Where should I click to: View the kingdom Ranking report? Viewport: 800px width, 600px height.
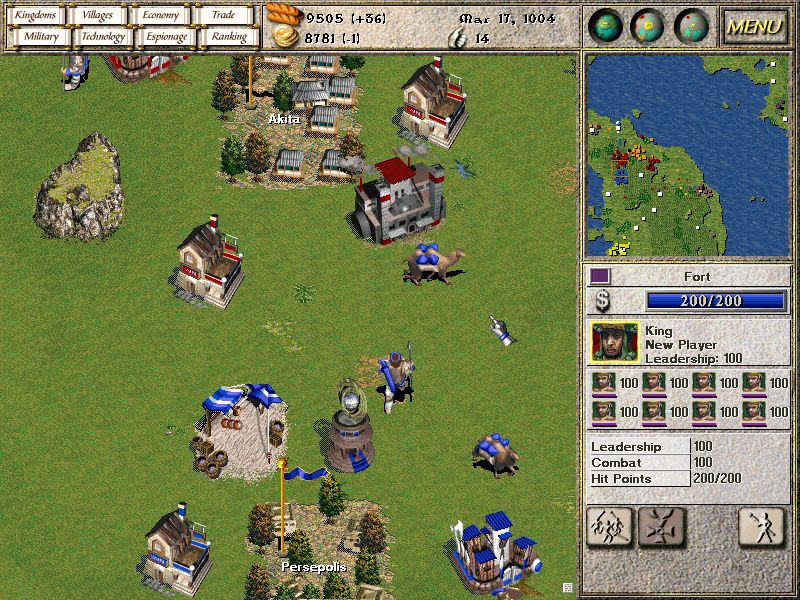point(228,37)
